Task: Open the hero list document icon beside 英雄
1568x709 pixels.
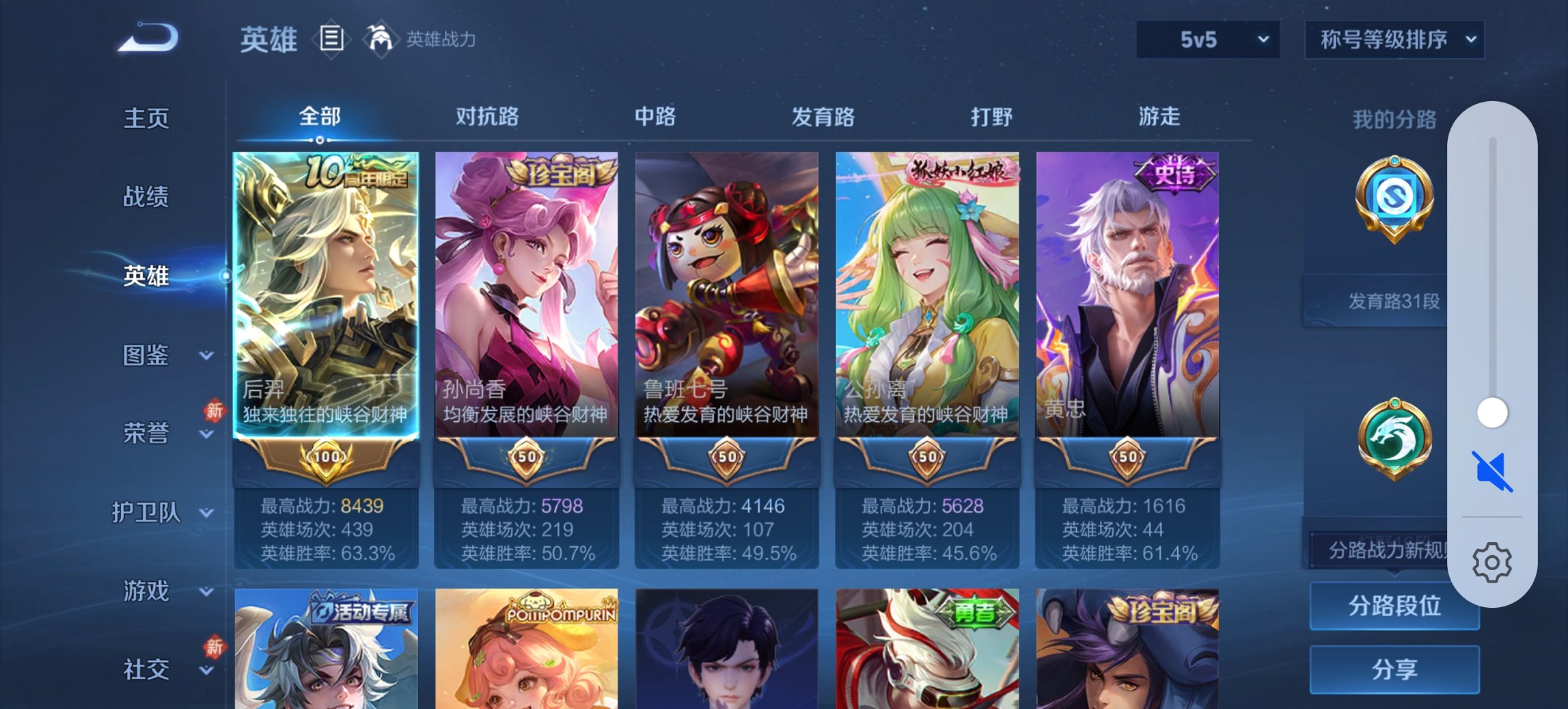Action: pos(331,39)
